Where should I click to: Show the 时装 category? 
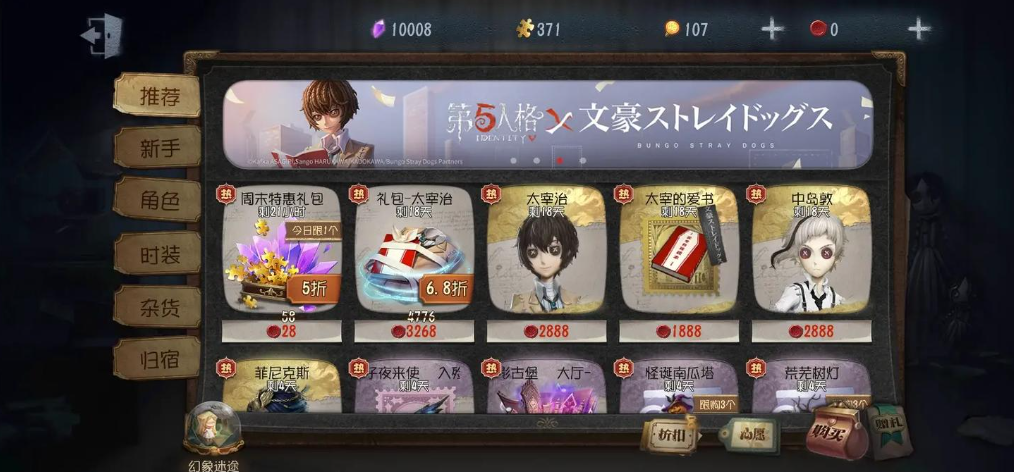point(158,253)
